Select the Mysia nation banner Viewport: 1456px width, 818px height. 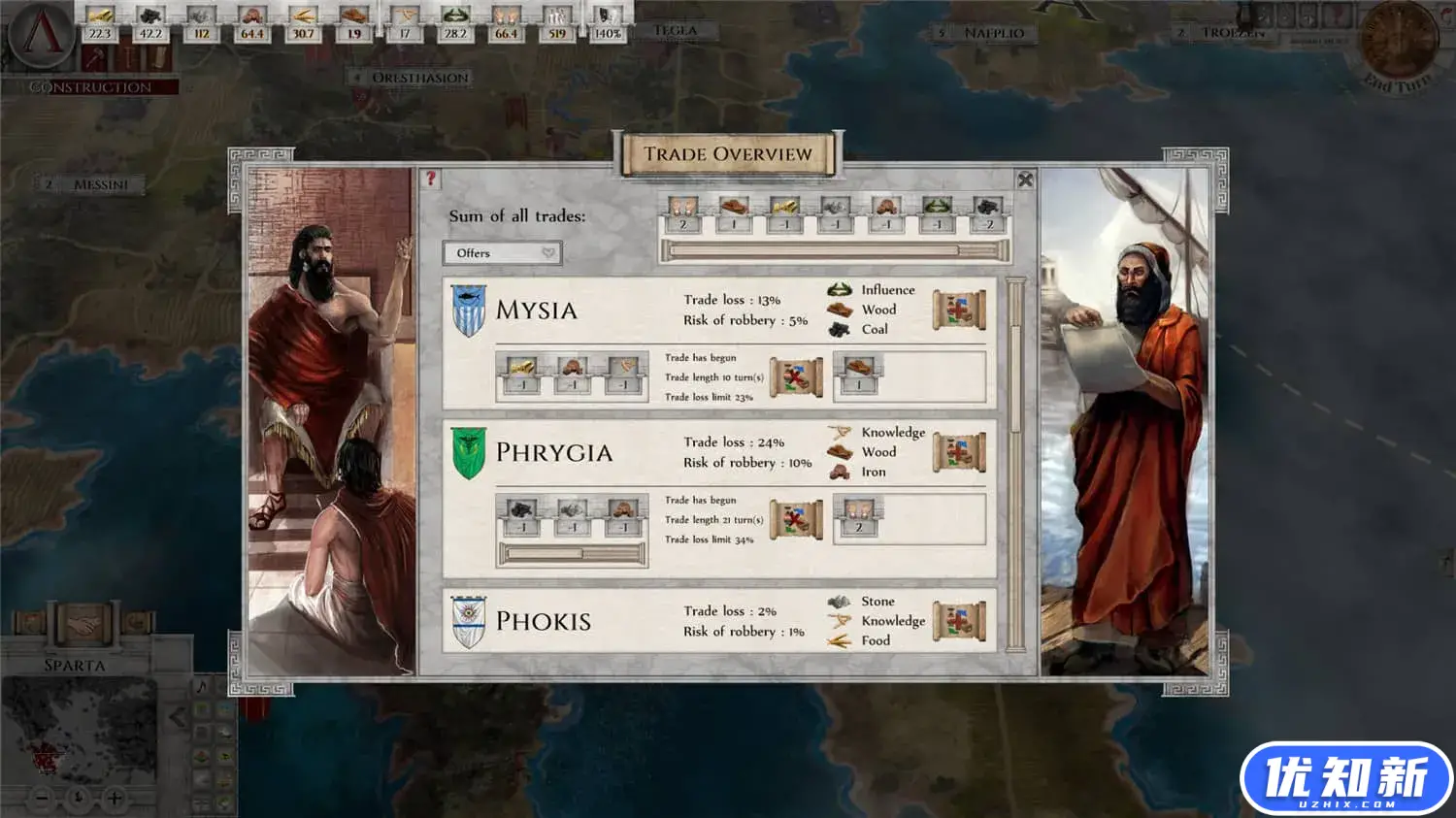(468, 311)
